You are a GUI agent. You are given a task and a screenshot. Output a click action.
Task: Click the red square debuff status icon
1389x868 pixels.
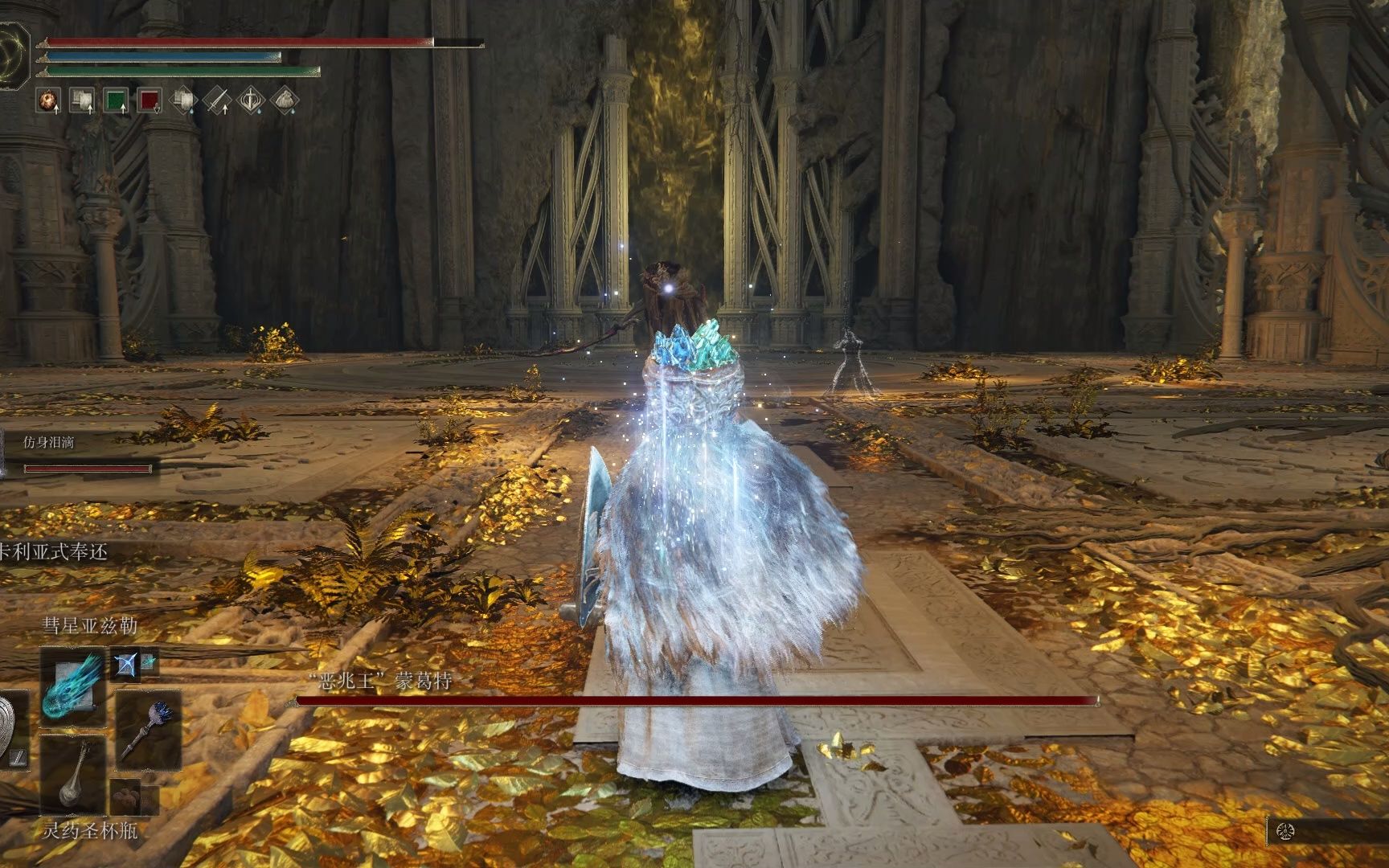150,100
